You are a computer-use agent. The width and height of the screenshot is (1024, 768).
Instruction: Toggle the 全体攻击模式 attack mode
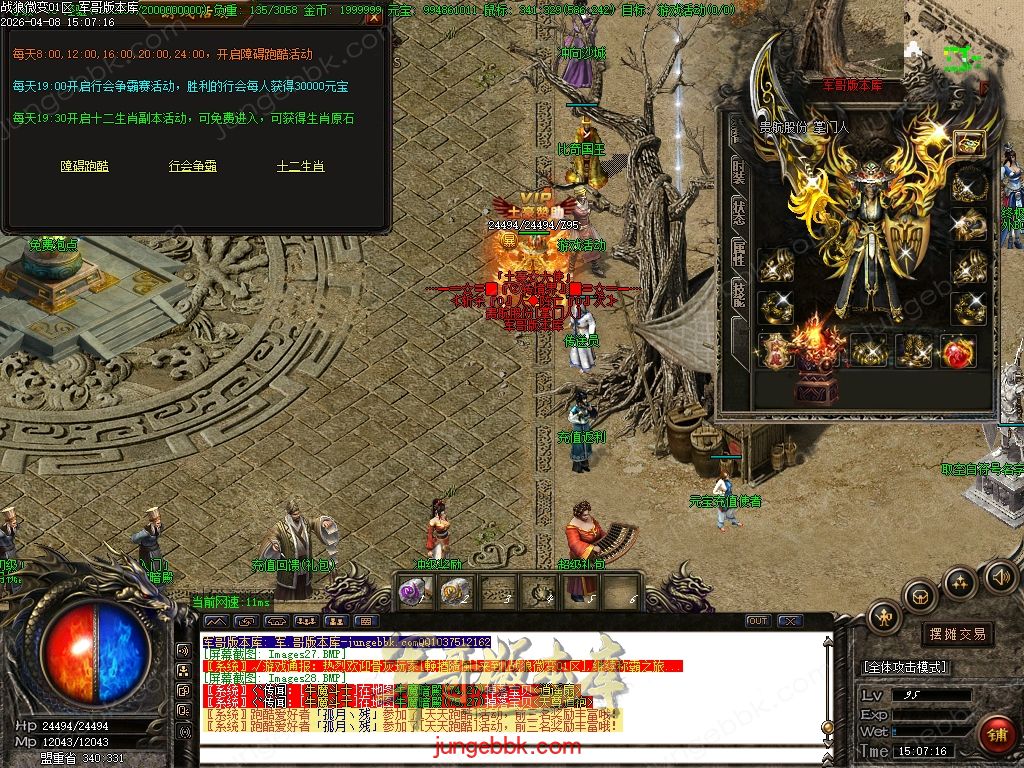905,667
